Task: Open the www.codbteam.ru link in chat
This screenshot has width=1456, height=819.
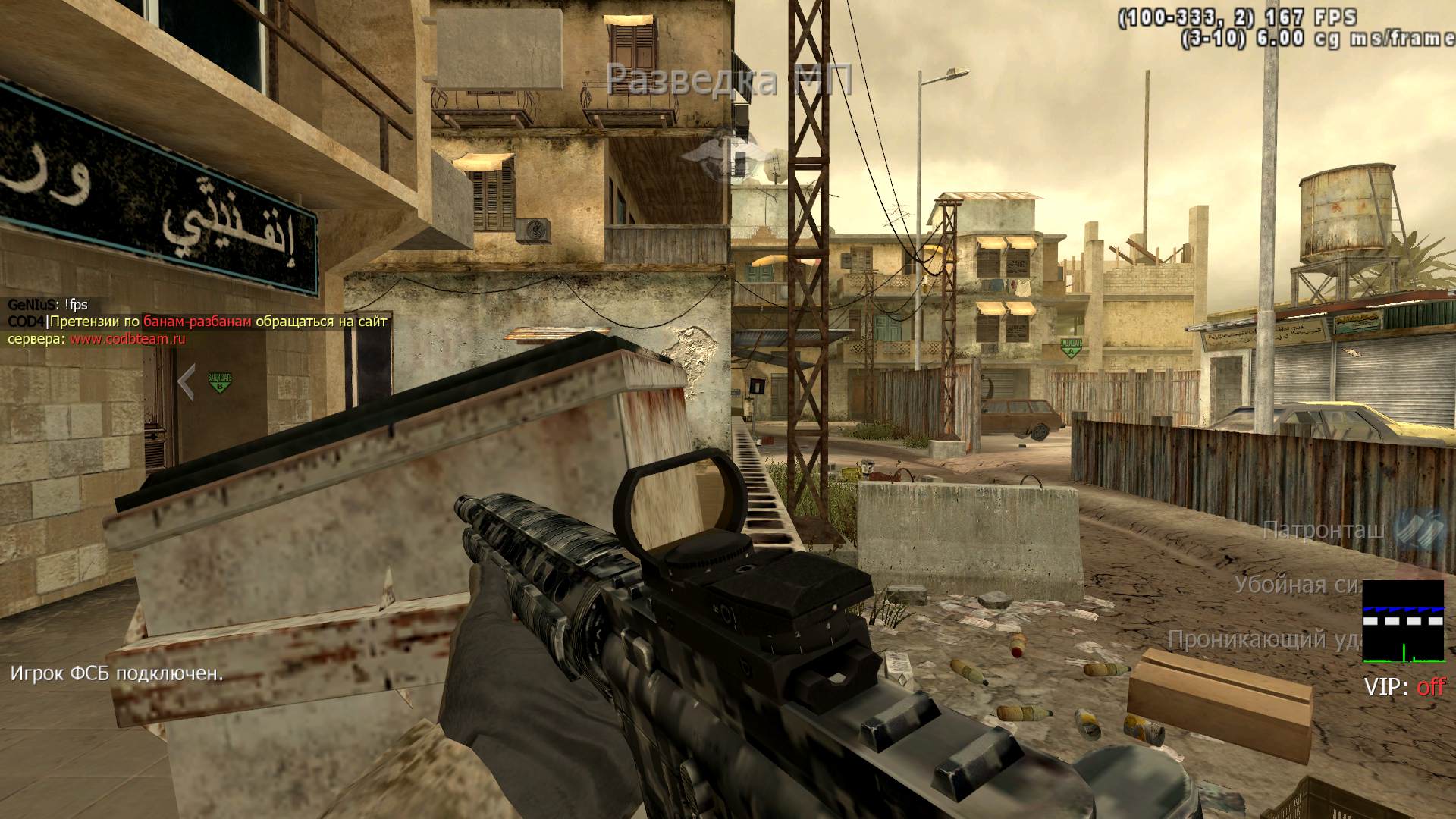Action: pos(127,339)
